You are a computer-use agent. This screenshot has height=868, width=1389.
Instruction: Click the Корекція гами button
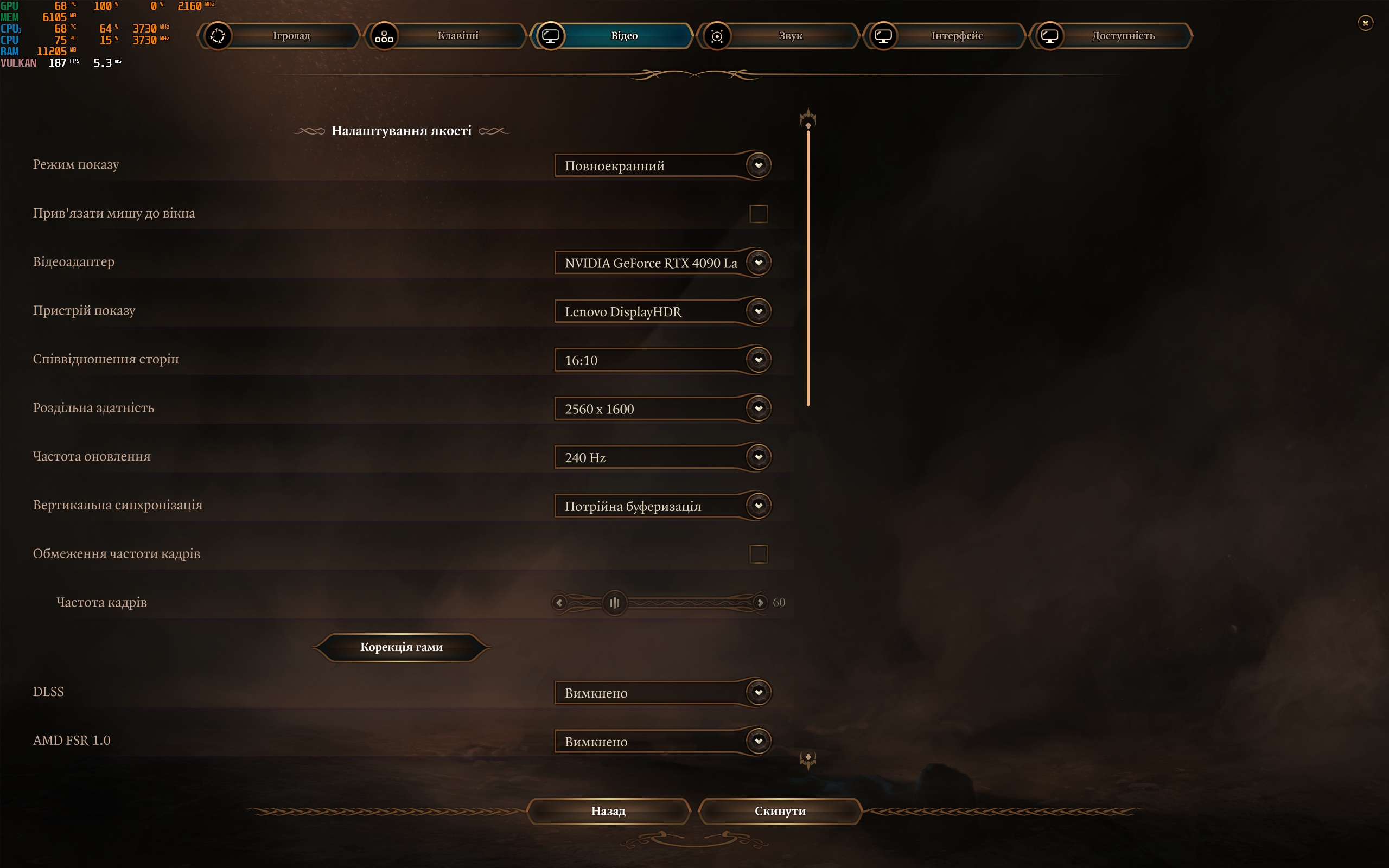(x=401, y=647)
